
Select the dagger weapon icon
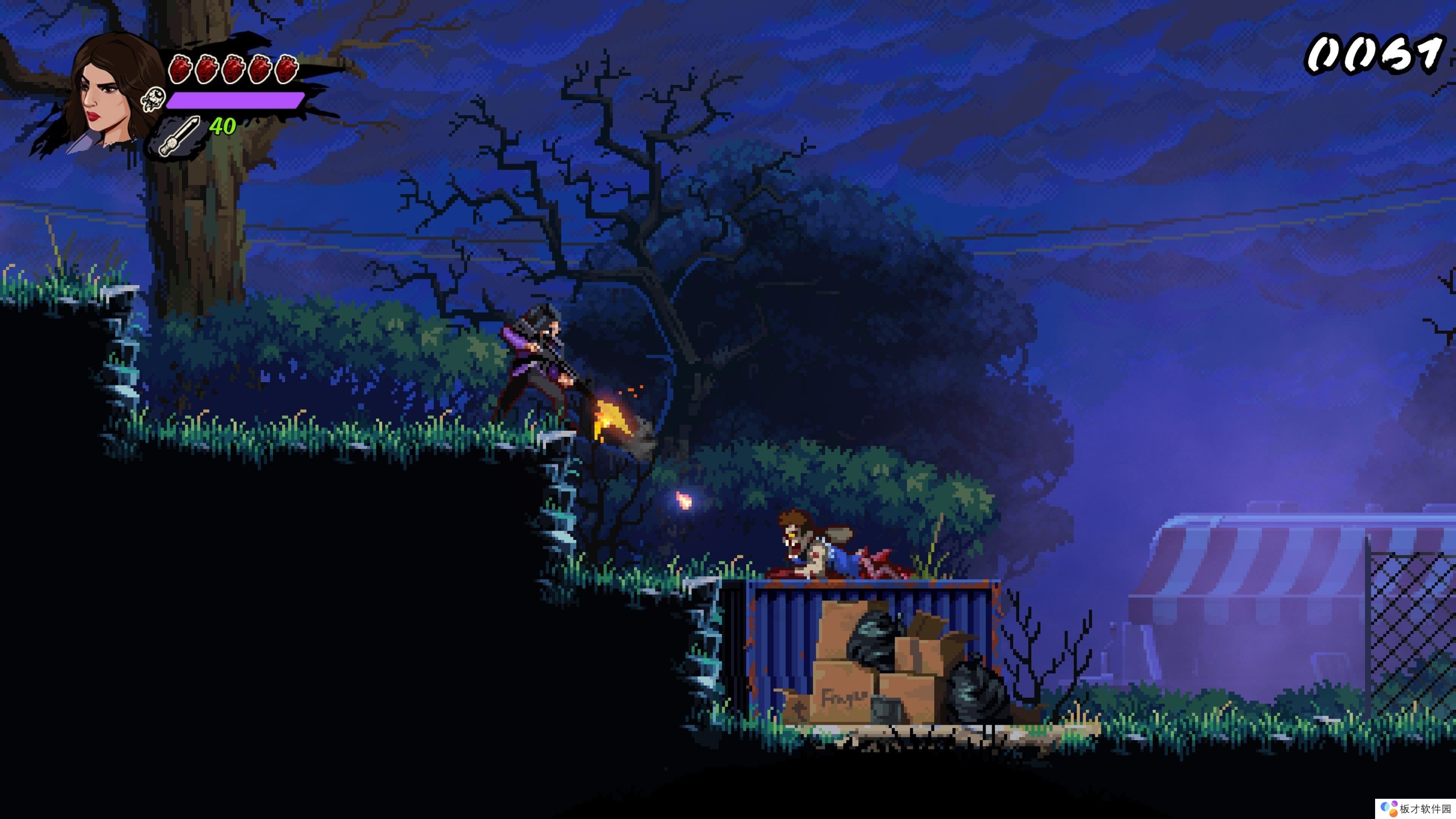point(178,136)
